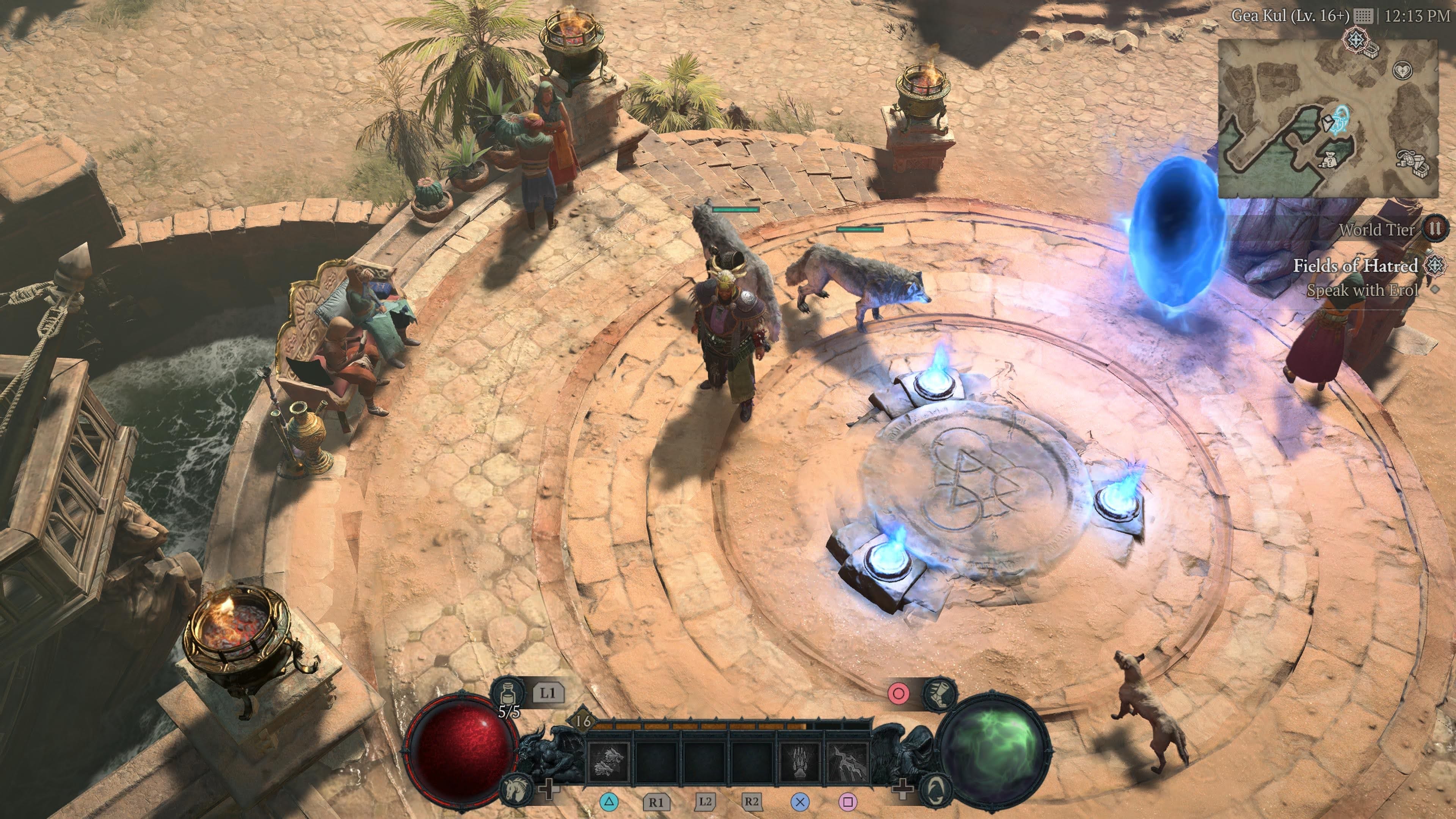
Task: Select the Fields of Hatred quest tracker
Action: point(1356,266)
